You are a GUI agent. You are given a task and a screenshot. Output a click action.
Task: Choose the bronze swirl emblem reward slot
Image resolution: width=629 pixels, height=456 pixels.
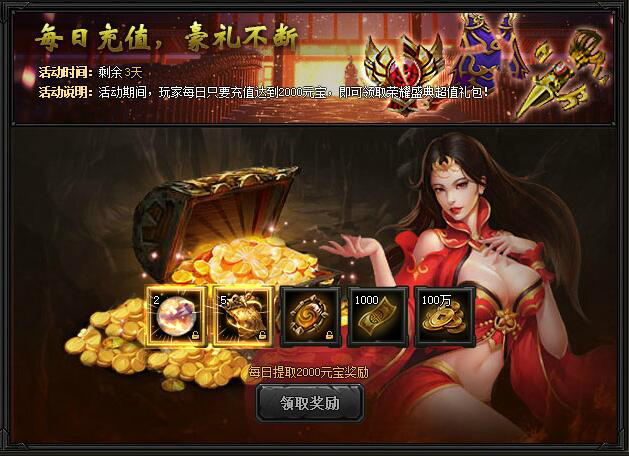pyautogui.click(x=309, y=317)
